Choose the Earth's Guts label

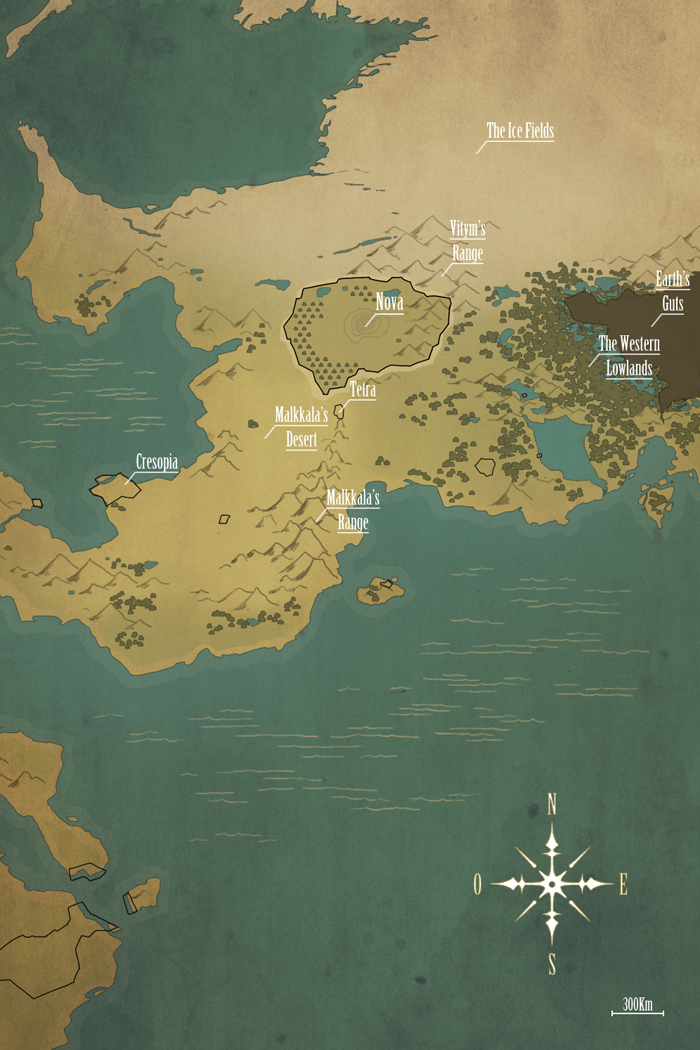pyautogui.click(x=673, y=291)
